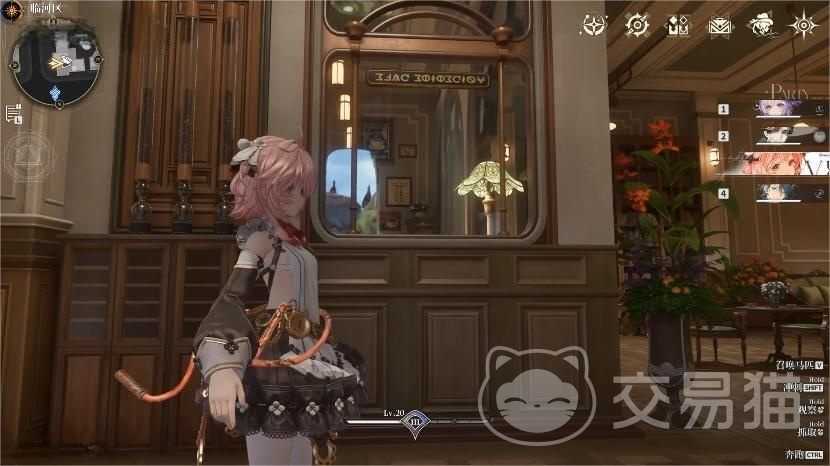Open the character portrait with hat icon
This screenshot has width=830, height=466.
click(x=762, y=25)
